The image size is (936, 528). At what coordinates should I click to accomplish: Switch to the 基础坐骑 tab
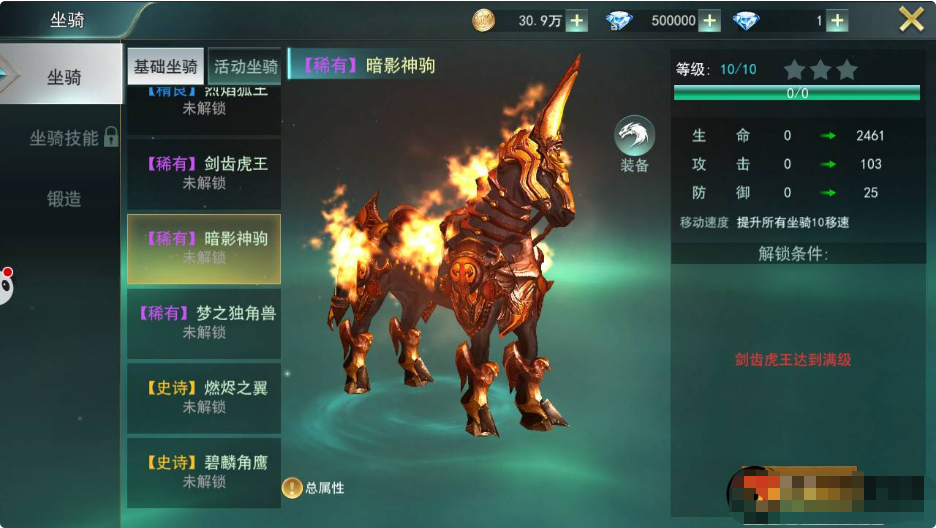[x=166, y=67]
